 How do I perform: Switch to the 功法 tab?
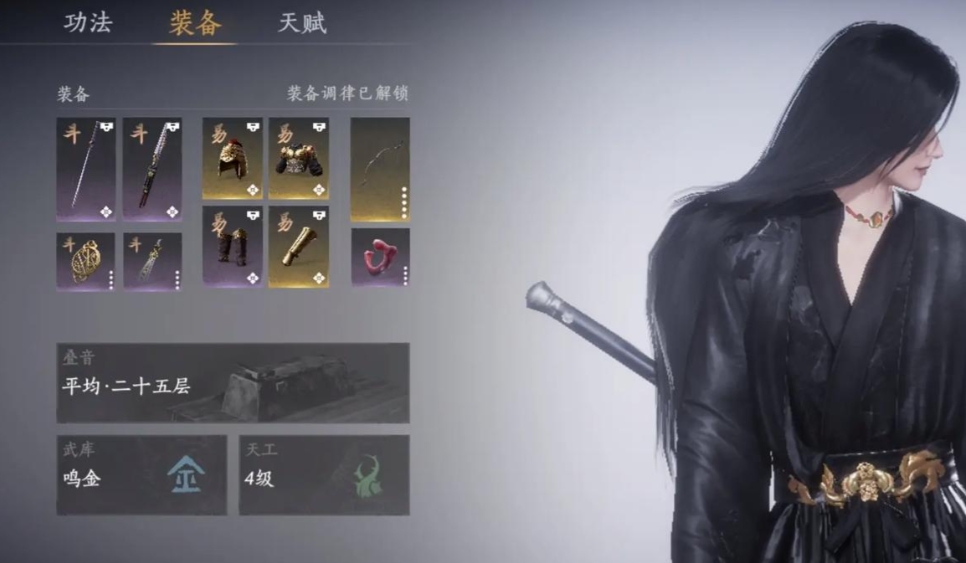(88, 24)
